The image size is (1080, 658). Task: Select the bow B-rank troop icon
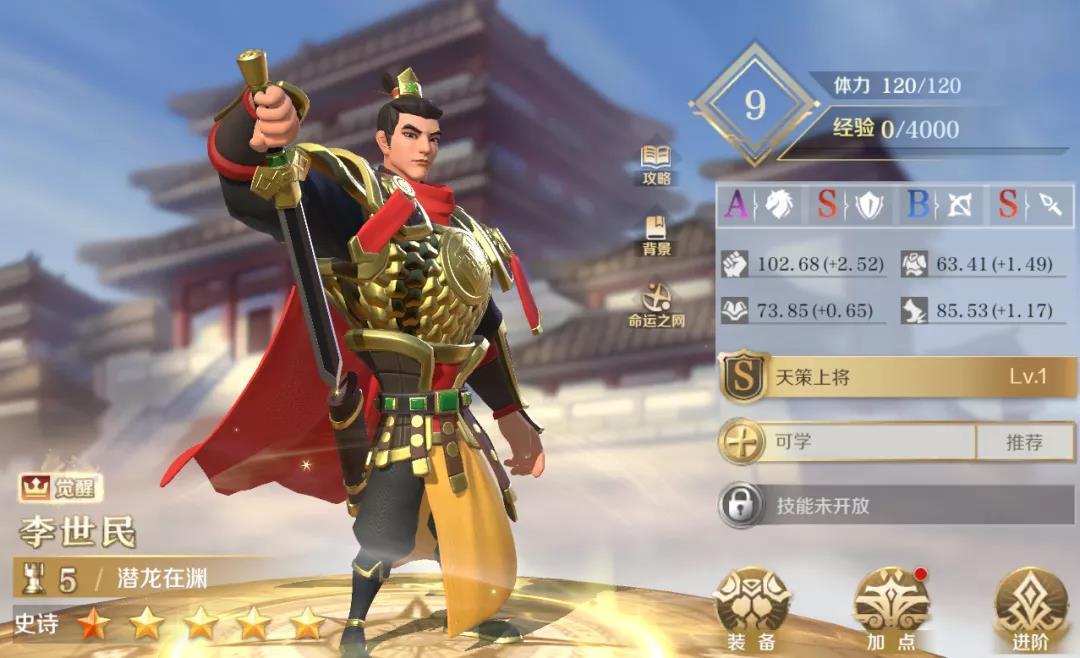[x=940, y=205]
